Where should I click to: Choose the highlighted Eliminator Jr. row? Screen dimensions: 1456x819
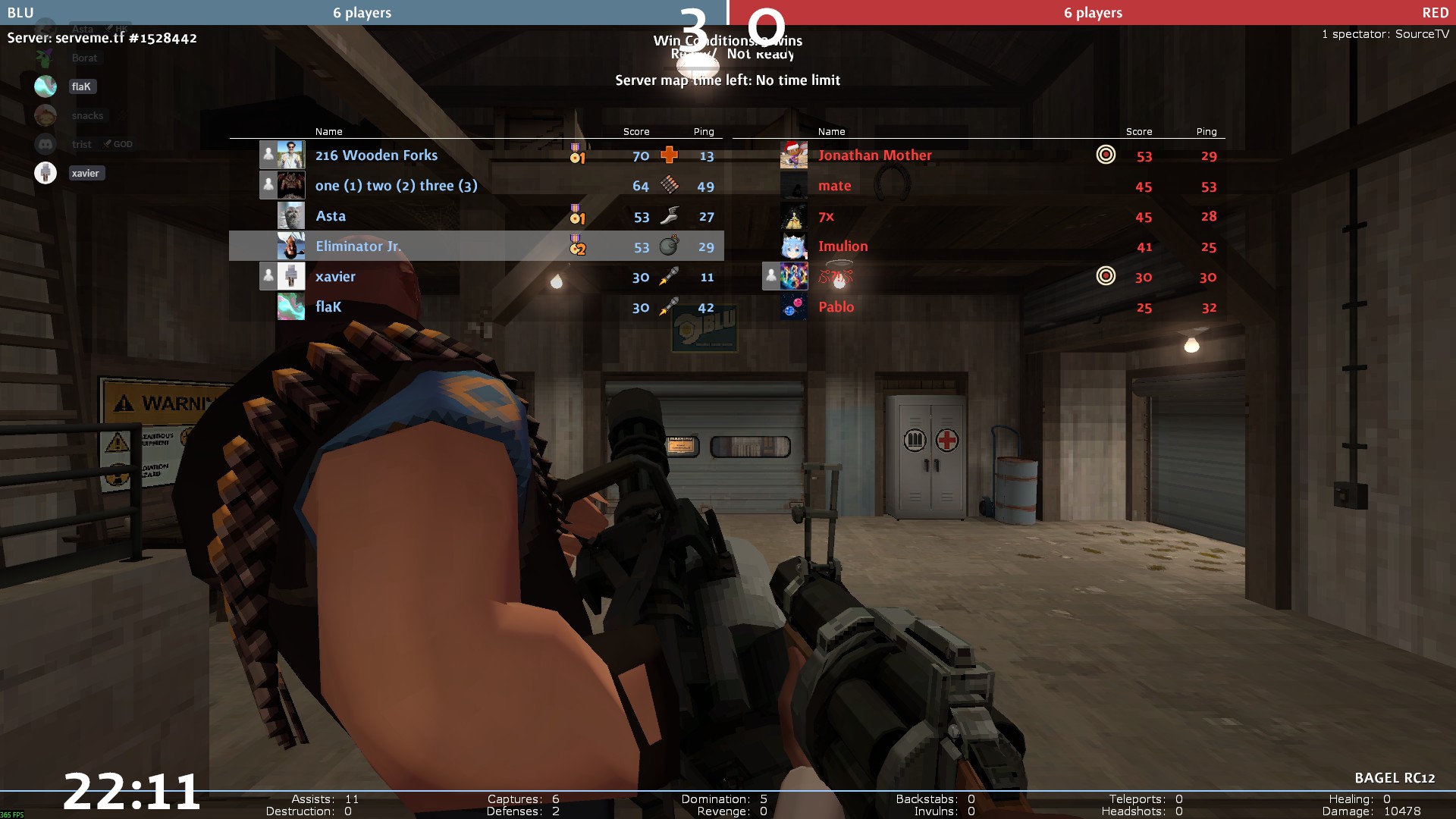coord(358,246)
